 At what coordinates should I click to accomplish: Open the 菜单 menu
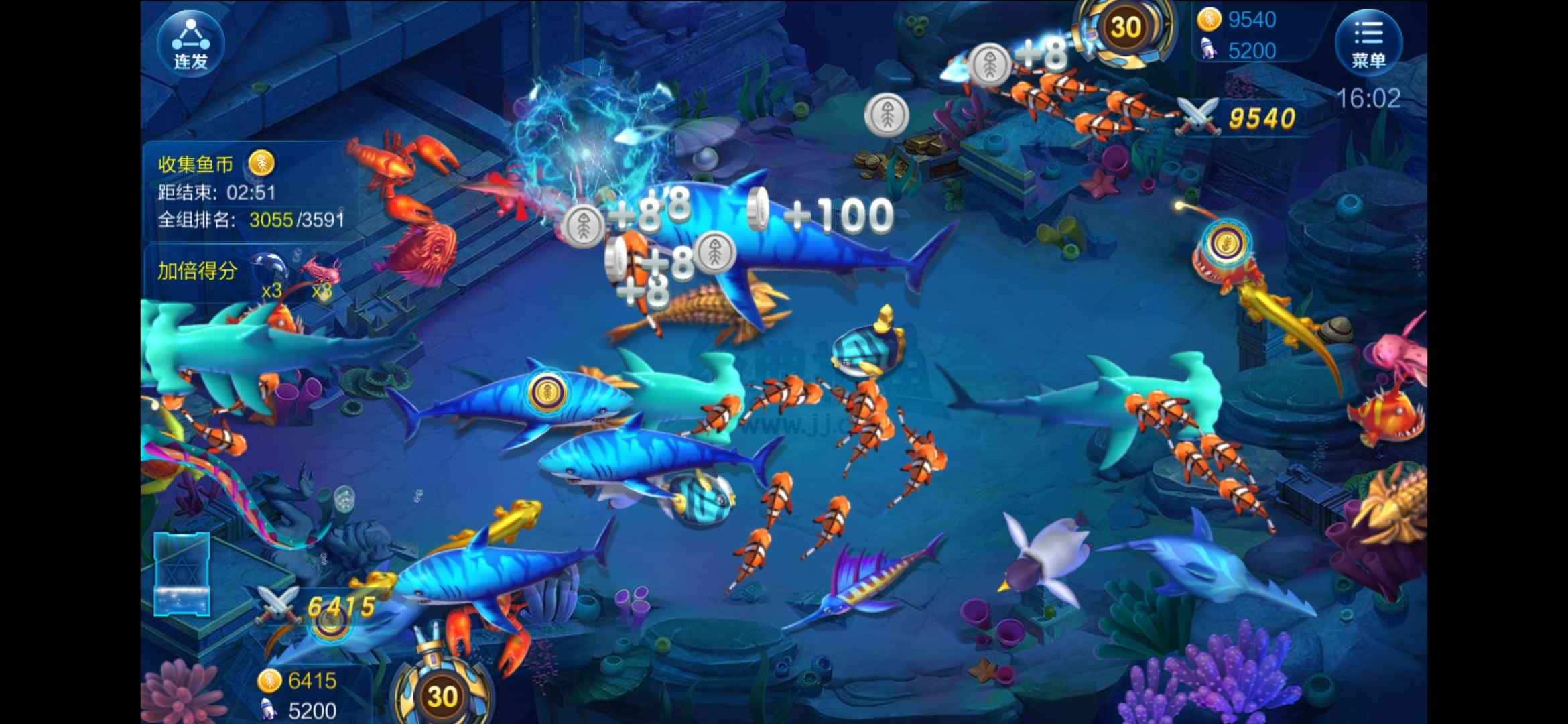1368,43
